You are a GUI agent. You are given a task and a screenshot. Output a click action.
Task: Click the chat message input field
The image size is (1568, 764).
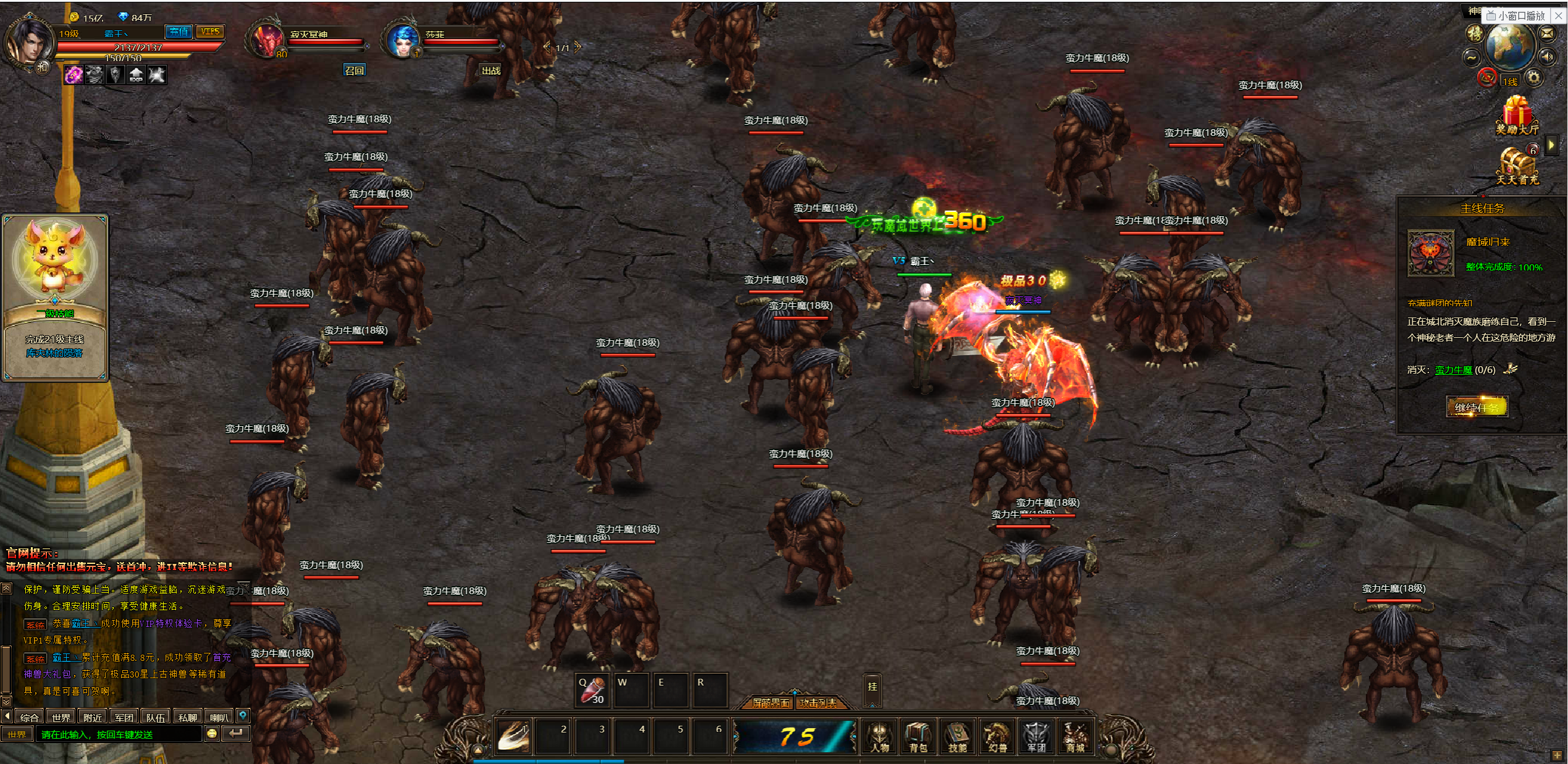(x=119, y=734)
